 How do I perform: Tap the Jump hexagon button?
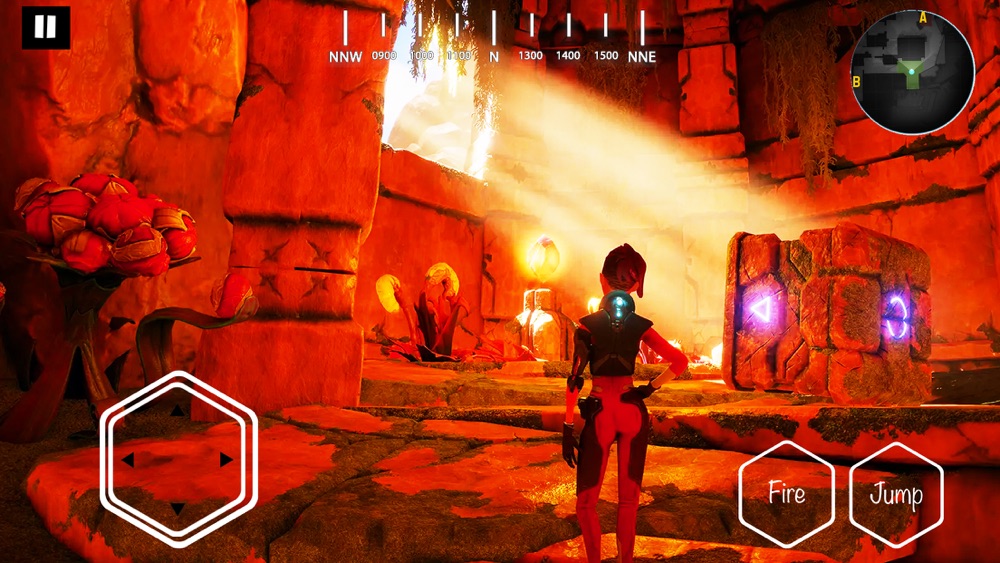coord(896,494)
